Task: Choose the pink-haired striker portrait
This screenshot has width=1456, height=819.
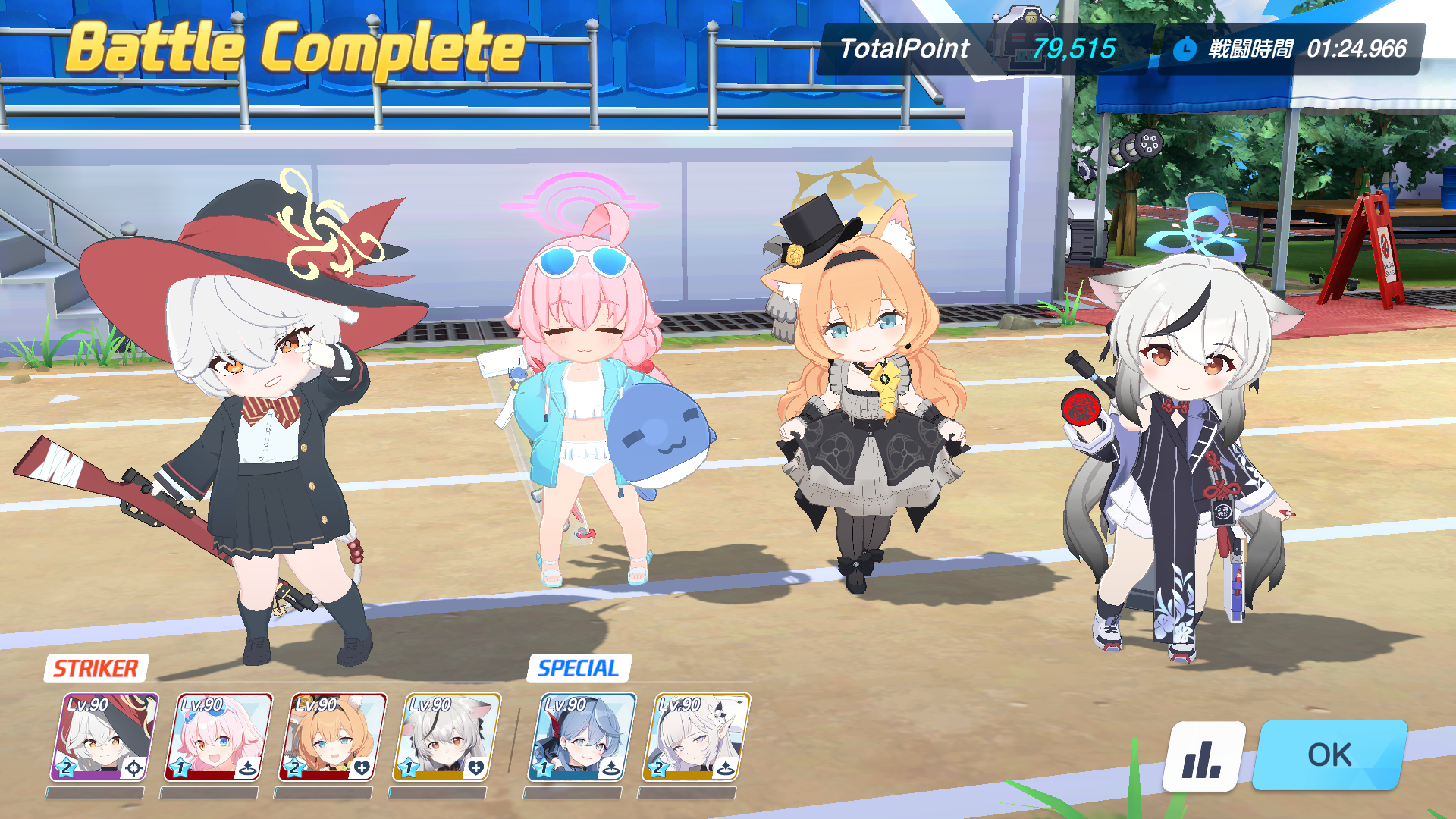Action: pos(218,737)
